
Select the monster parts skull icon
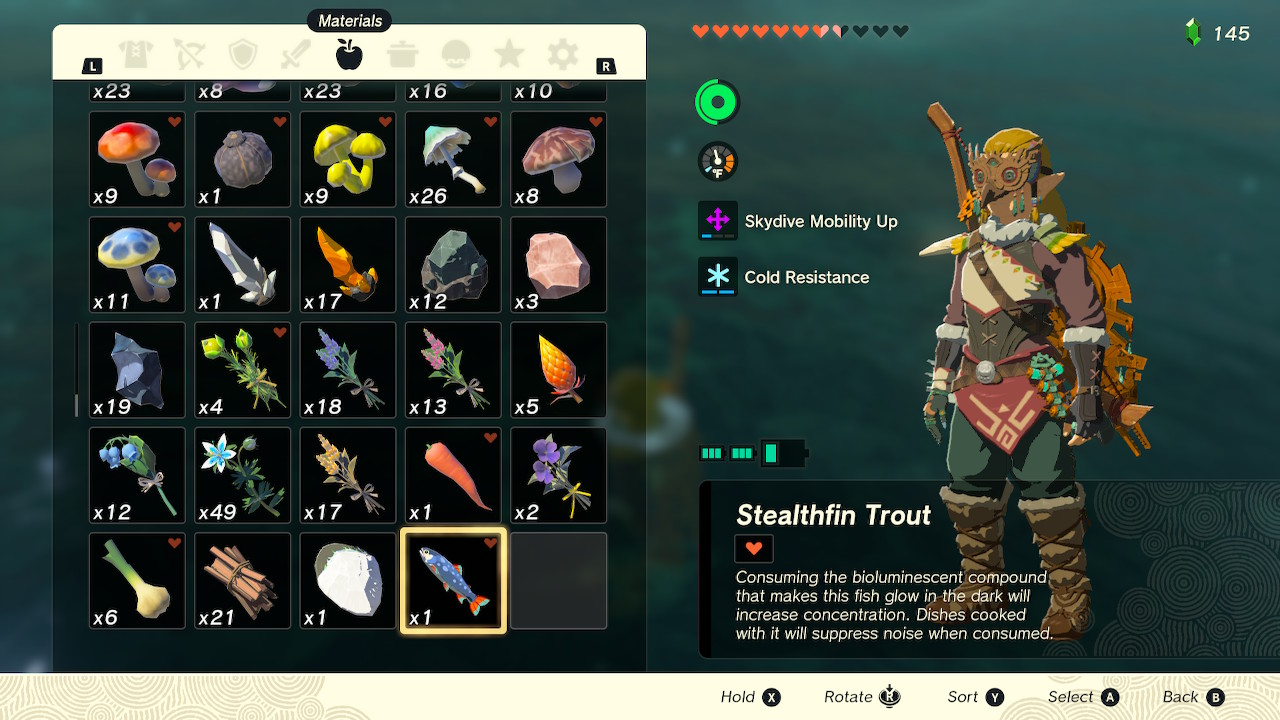coord(456,55)
